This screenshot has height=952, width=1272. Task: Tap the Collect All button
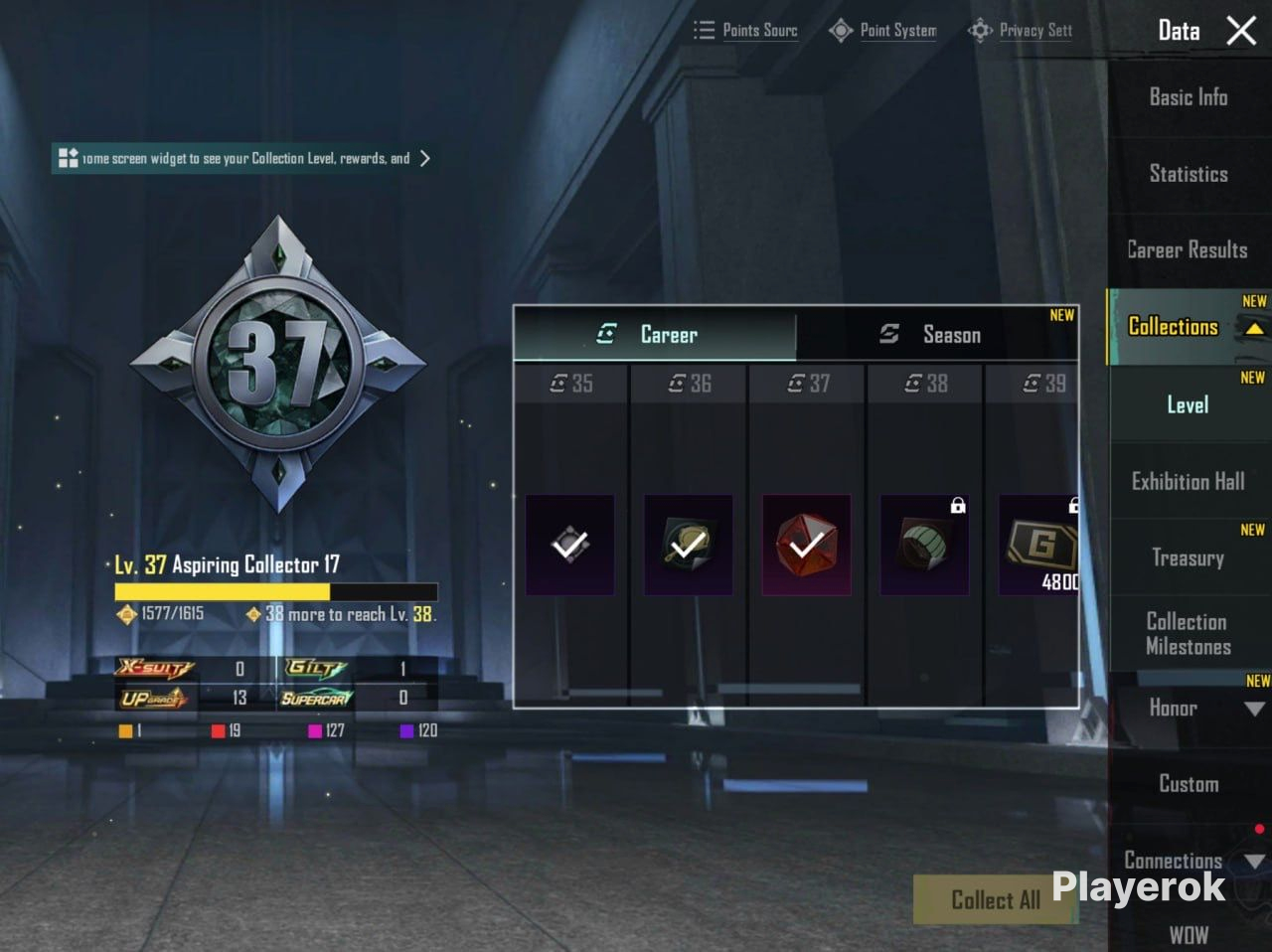coord(994,899)
